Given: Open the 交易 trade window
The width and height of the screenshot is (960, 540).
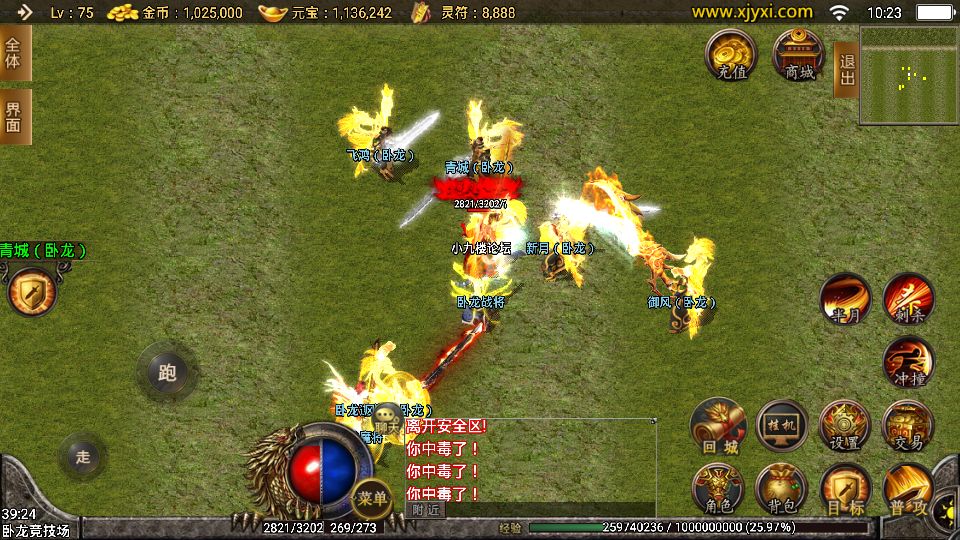Looking at the screenshot, I should pos(908,426).
